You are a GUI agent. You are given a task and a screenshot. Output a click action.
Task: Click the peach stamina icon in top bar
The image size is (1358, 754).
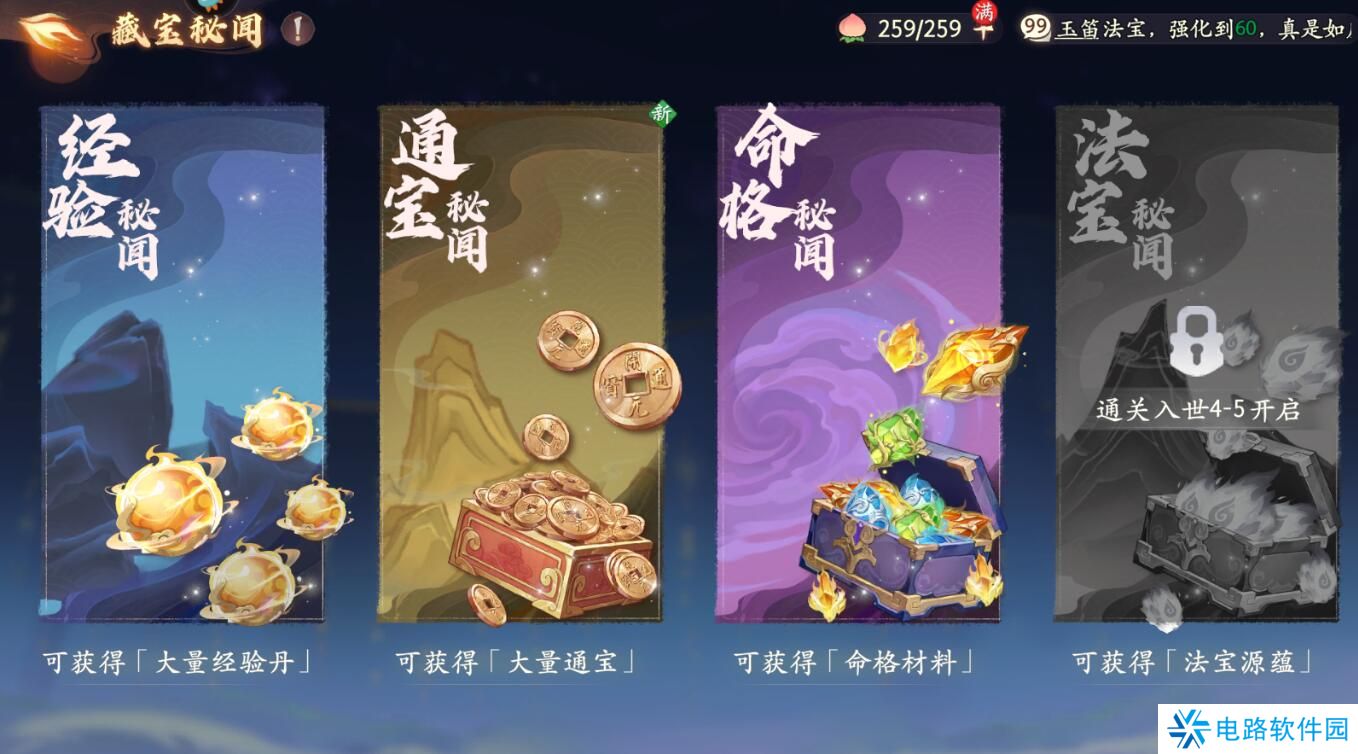tap(851, 29)
